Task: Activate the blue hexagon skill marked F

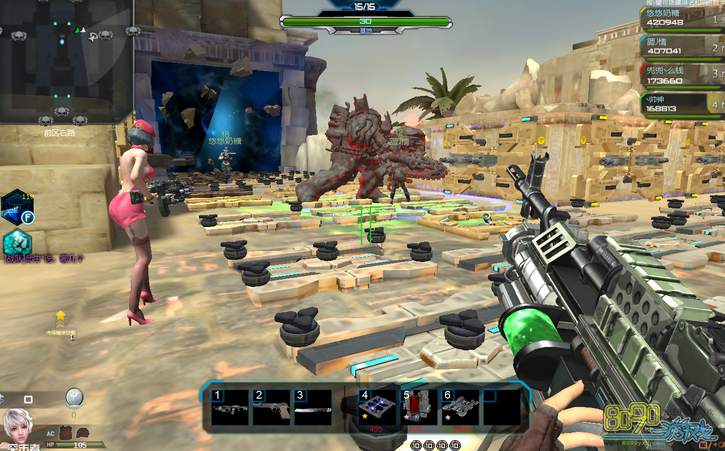Action: tap(17, 207)
